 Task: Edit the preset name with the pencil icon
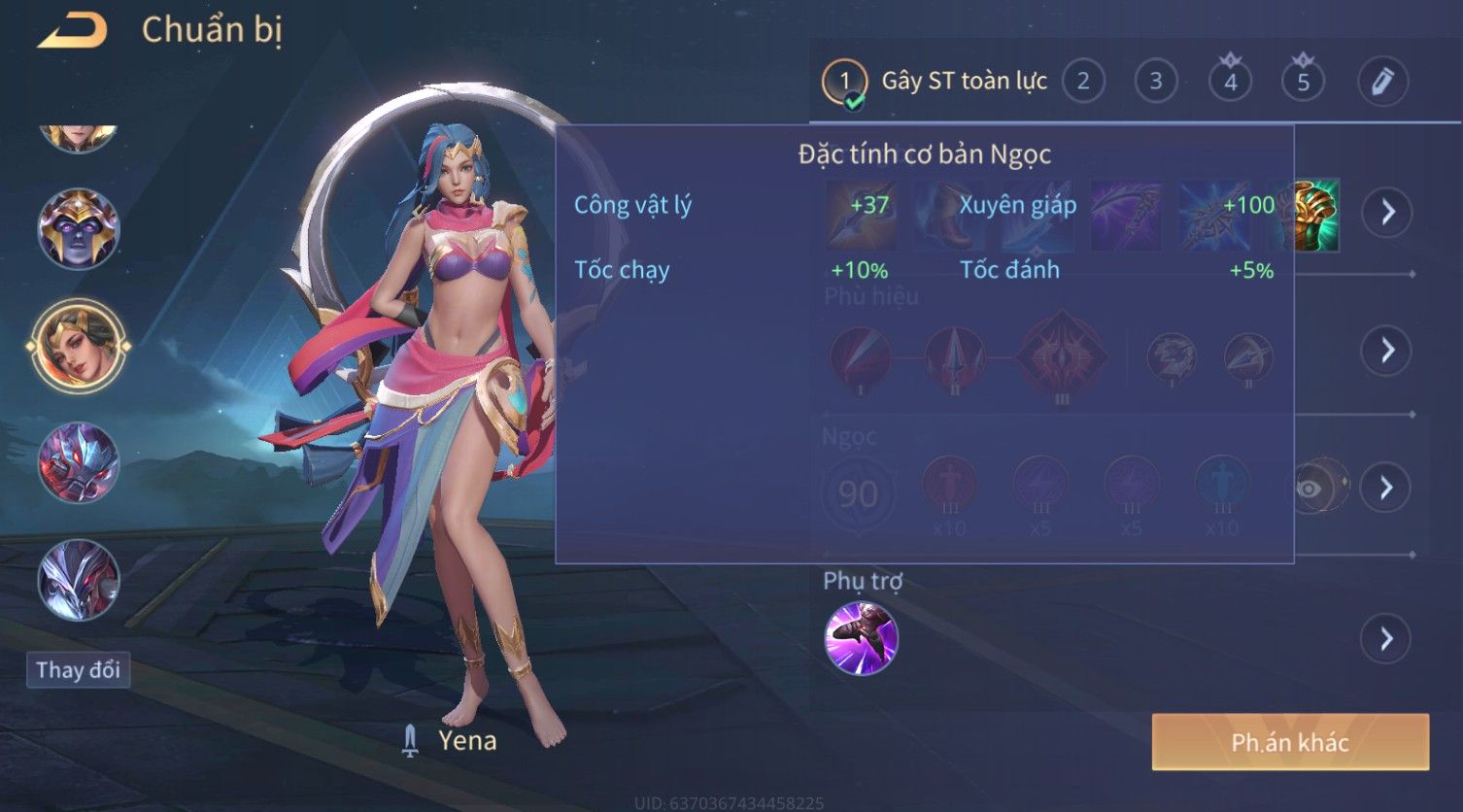[1381, 82]
